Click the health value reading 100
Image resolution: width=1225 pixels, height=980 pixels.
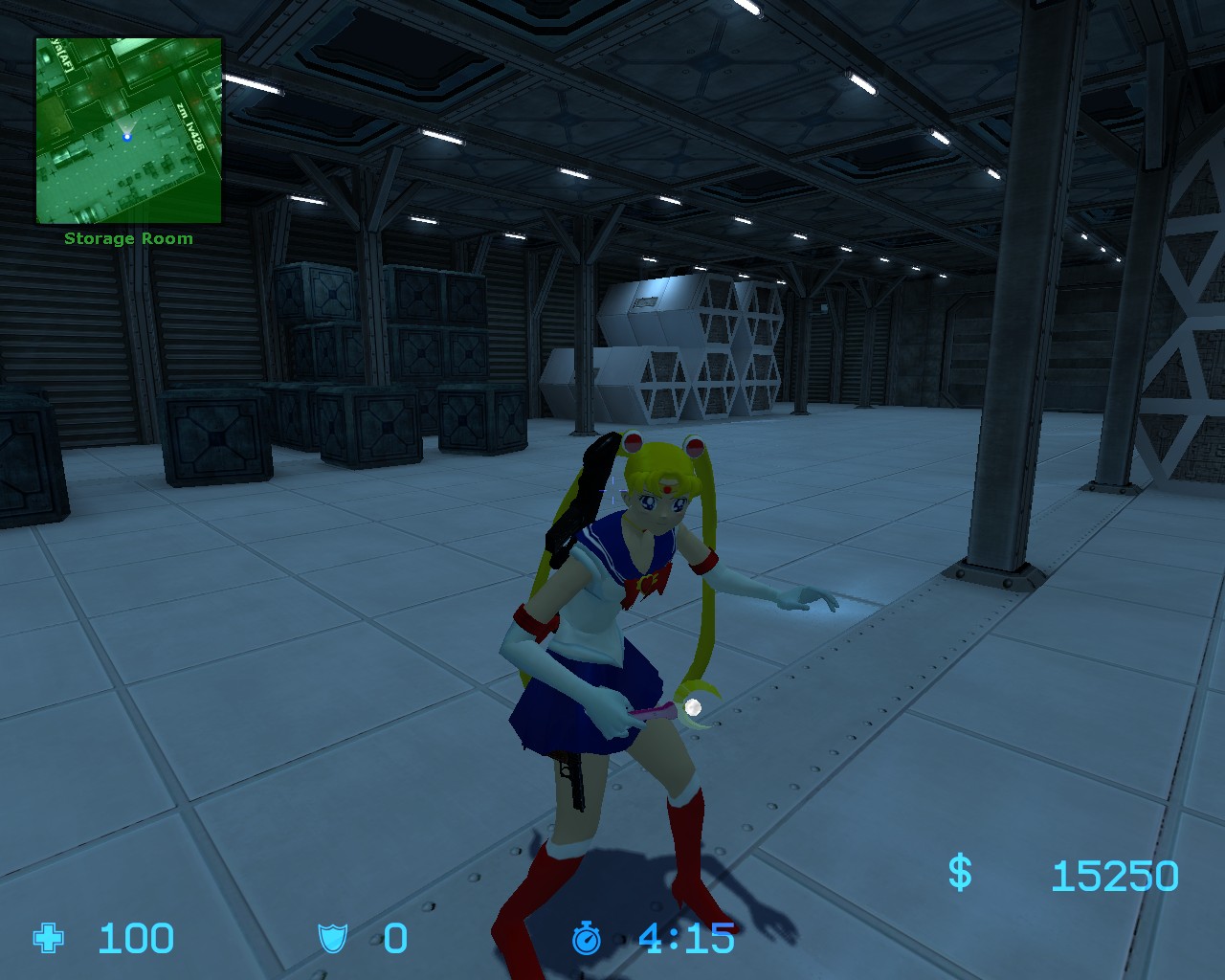(x=134, y=939)
